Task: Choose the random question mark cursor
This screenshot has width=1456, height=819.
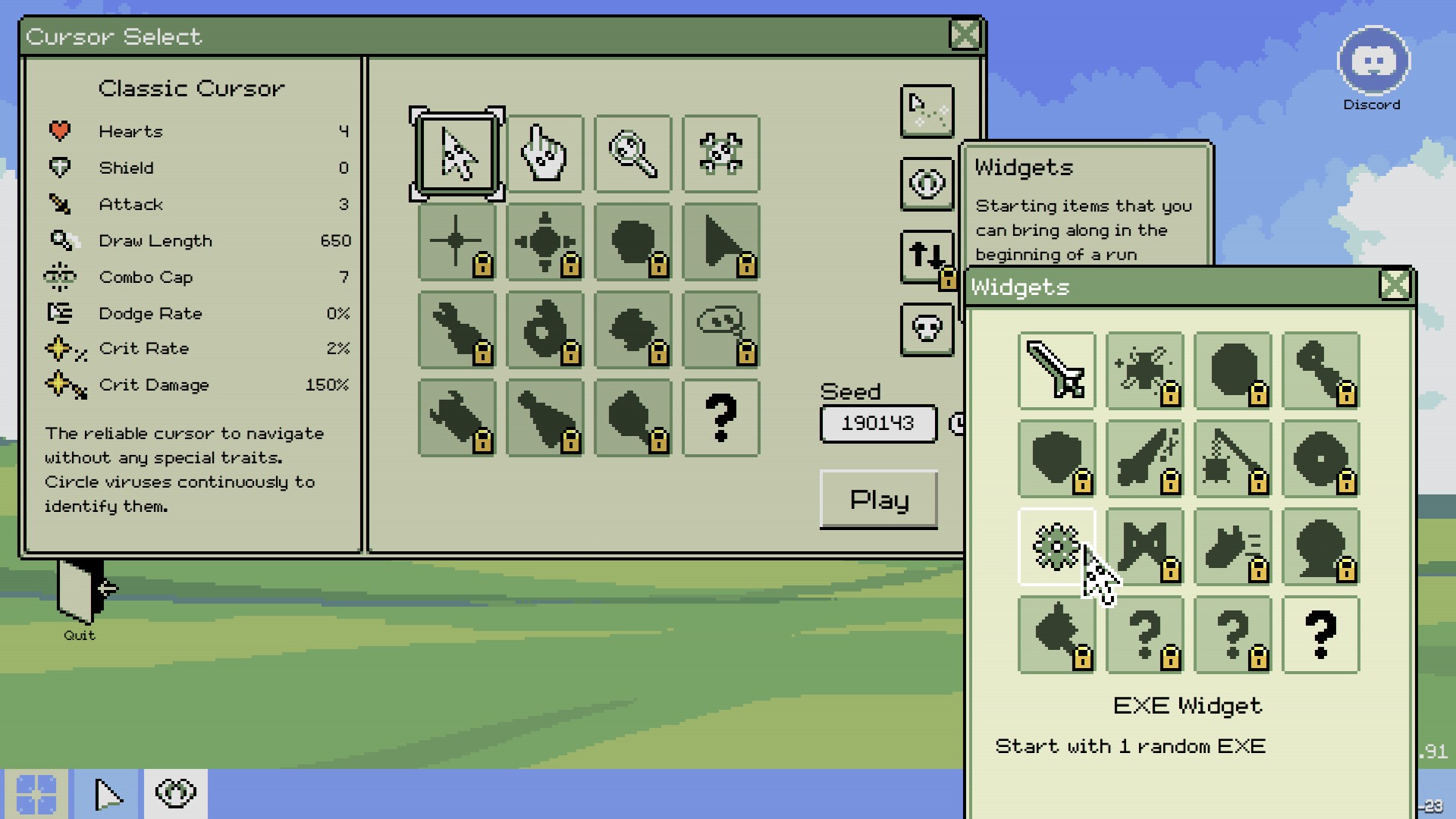Action: 720,418
